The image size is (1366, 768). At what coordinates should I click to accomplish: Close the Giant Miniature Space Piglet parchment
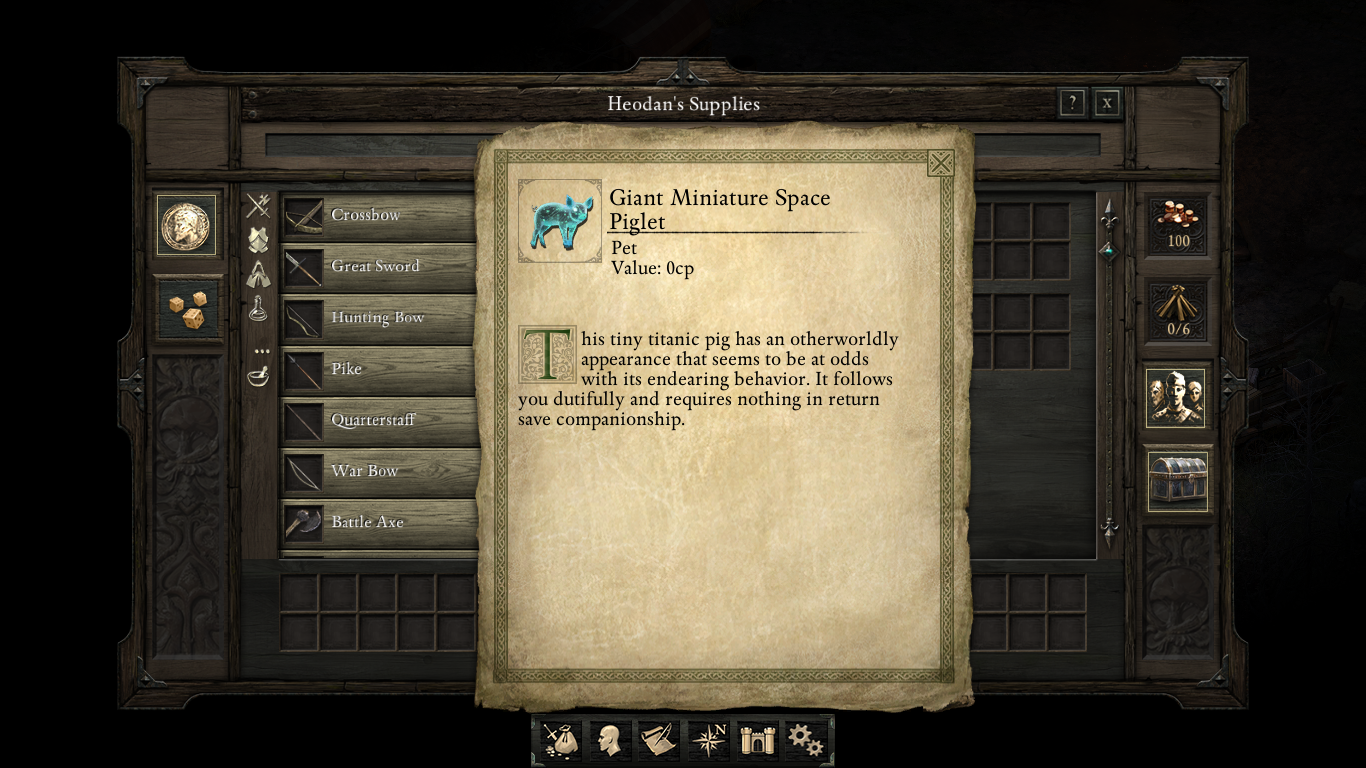coord(940,163)
